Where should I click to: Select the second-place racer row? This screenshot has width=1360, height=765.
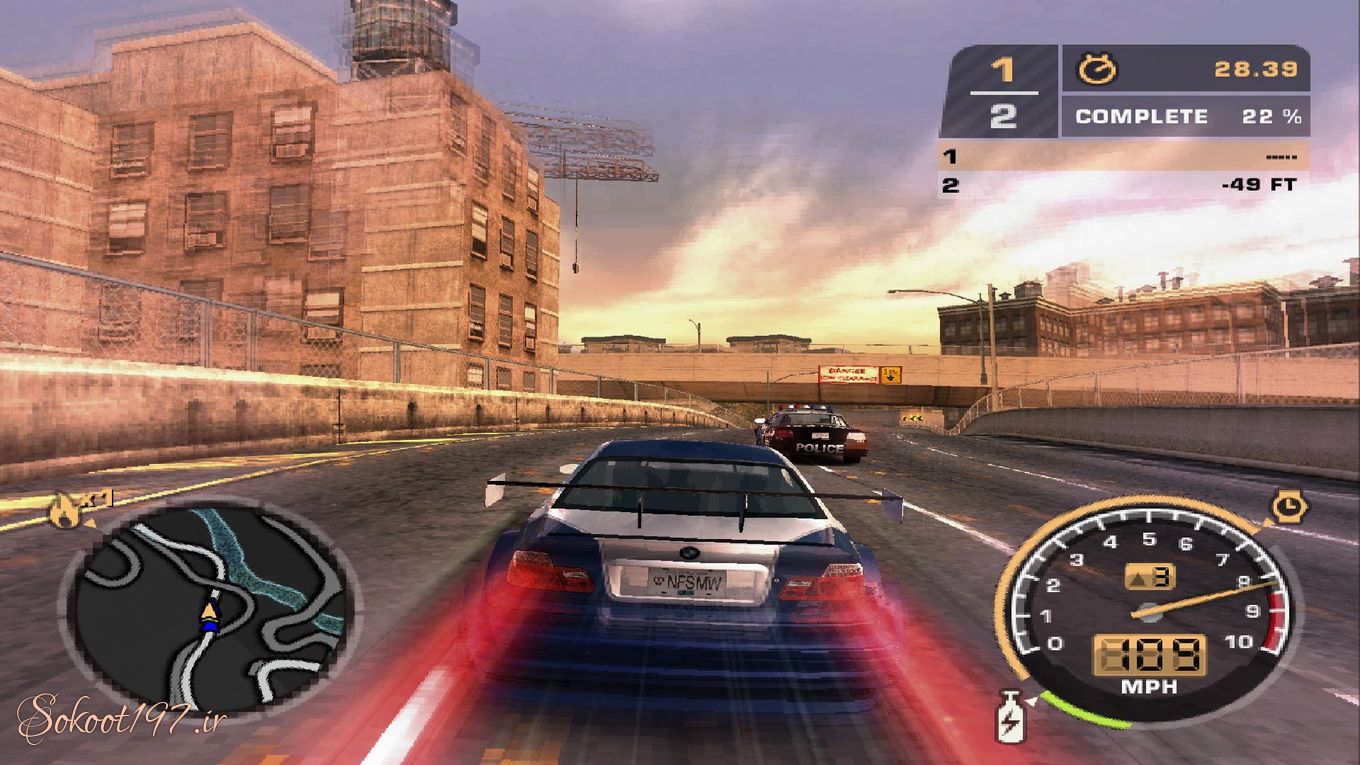click(x=1123, y=185)
